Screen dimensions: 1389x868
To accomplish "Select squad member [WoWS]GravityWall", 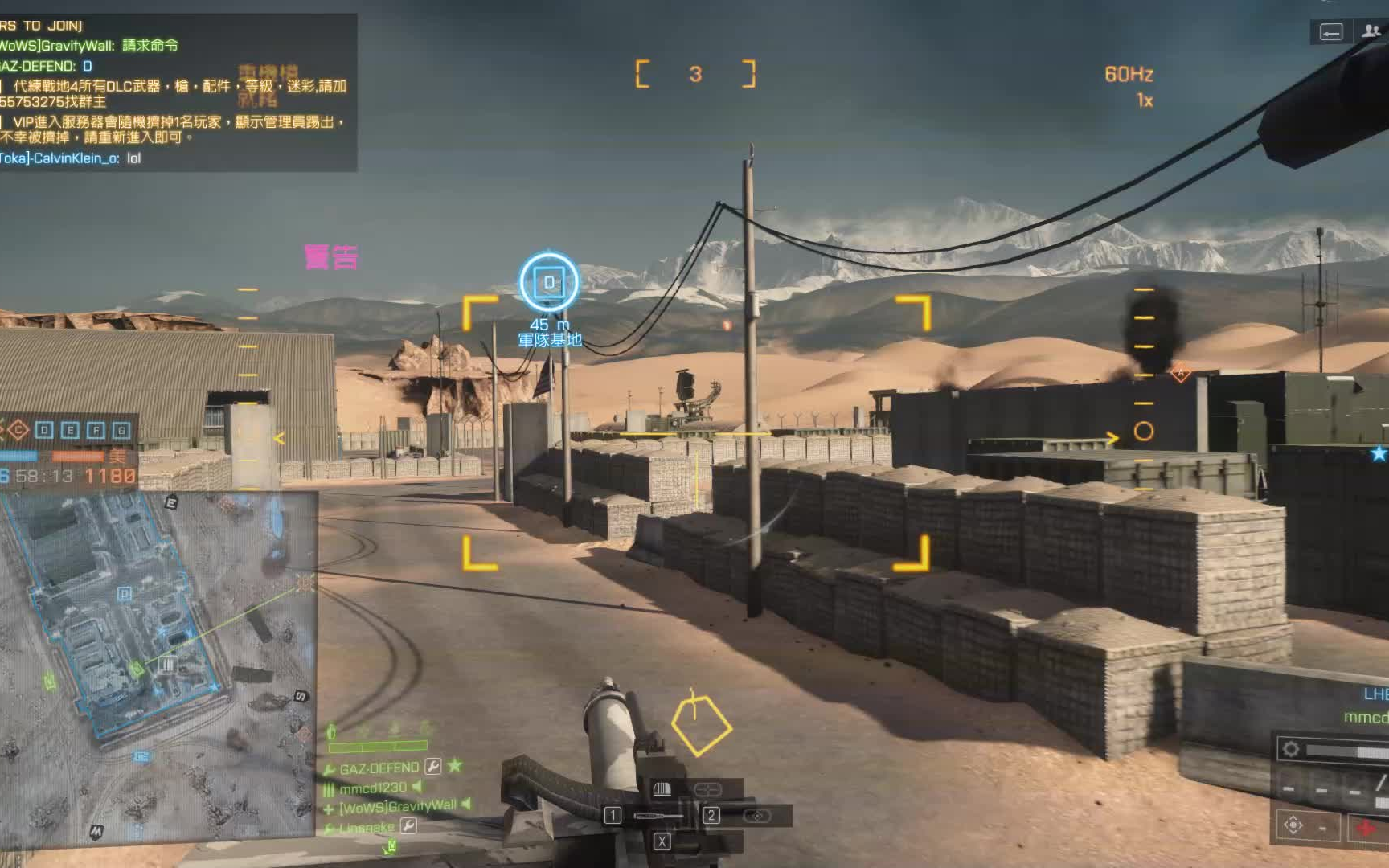I will [397, 807].
